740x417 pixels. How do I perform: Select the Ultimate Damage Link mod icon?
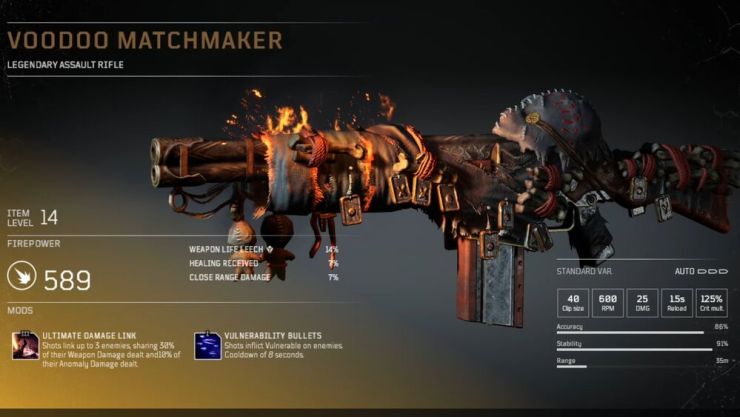point(25,346)
